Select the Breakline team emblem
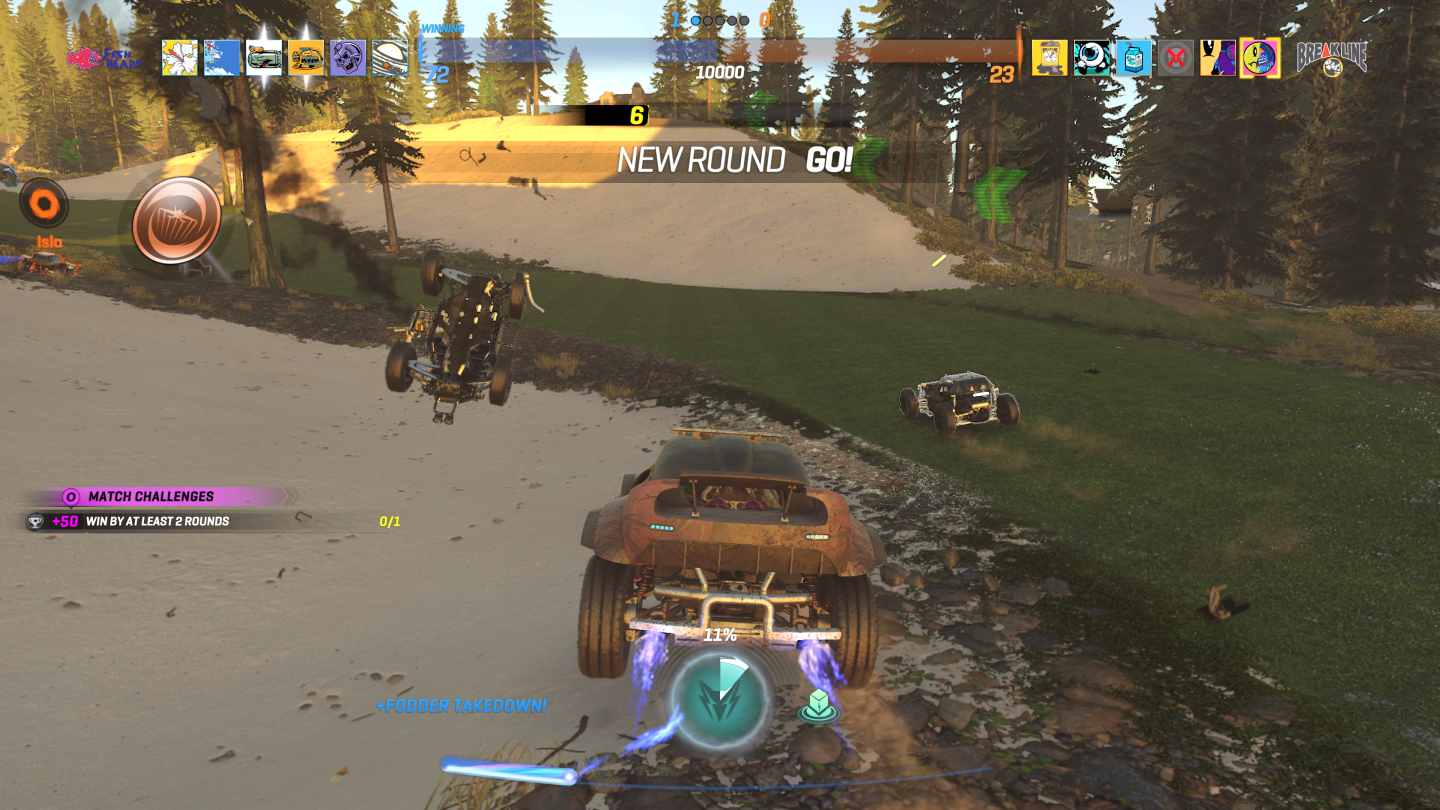 pos(1334,58)
